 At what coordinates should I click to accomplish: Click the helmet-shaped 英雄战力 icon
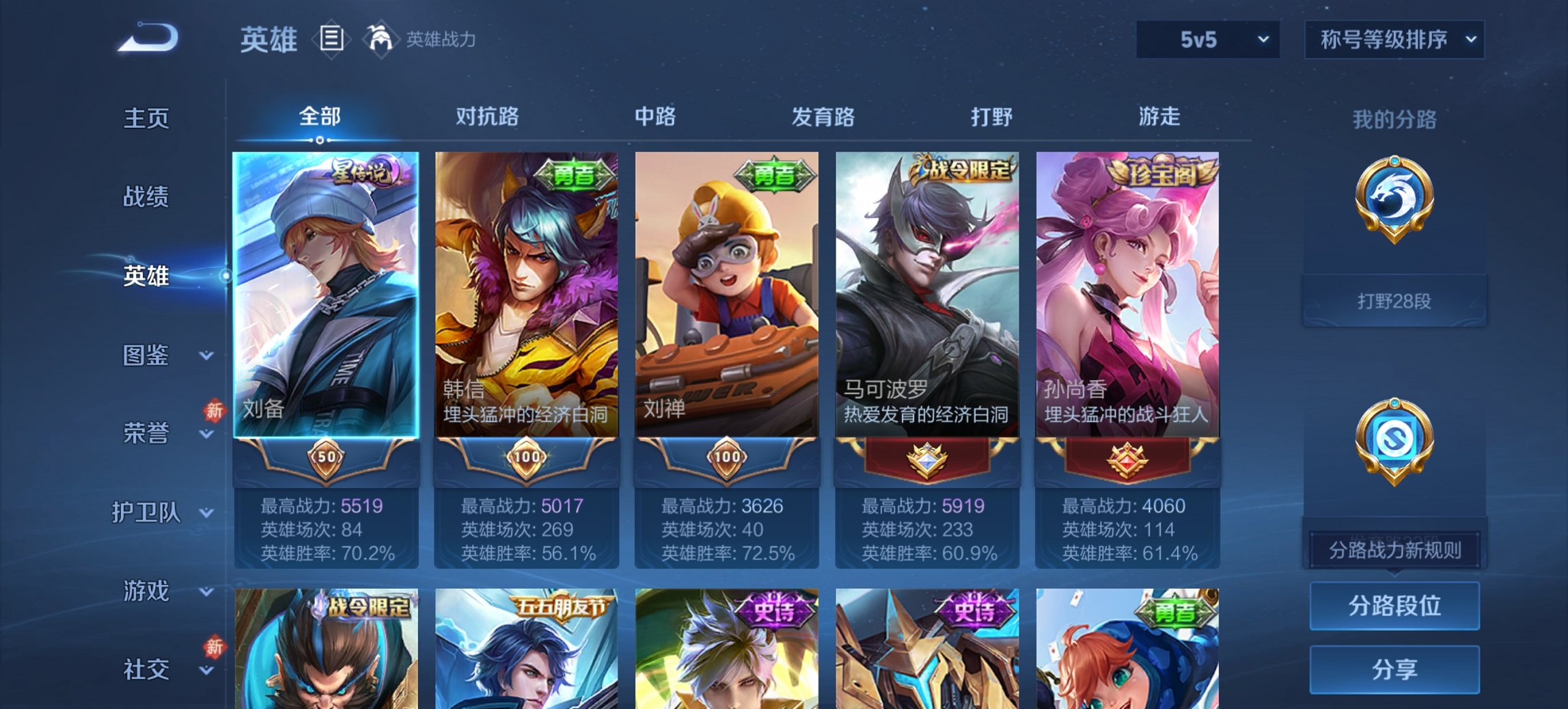pyautogui.click(x=380, y=39)
